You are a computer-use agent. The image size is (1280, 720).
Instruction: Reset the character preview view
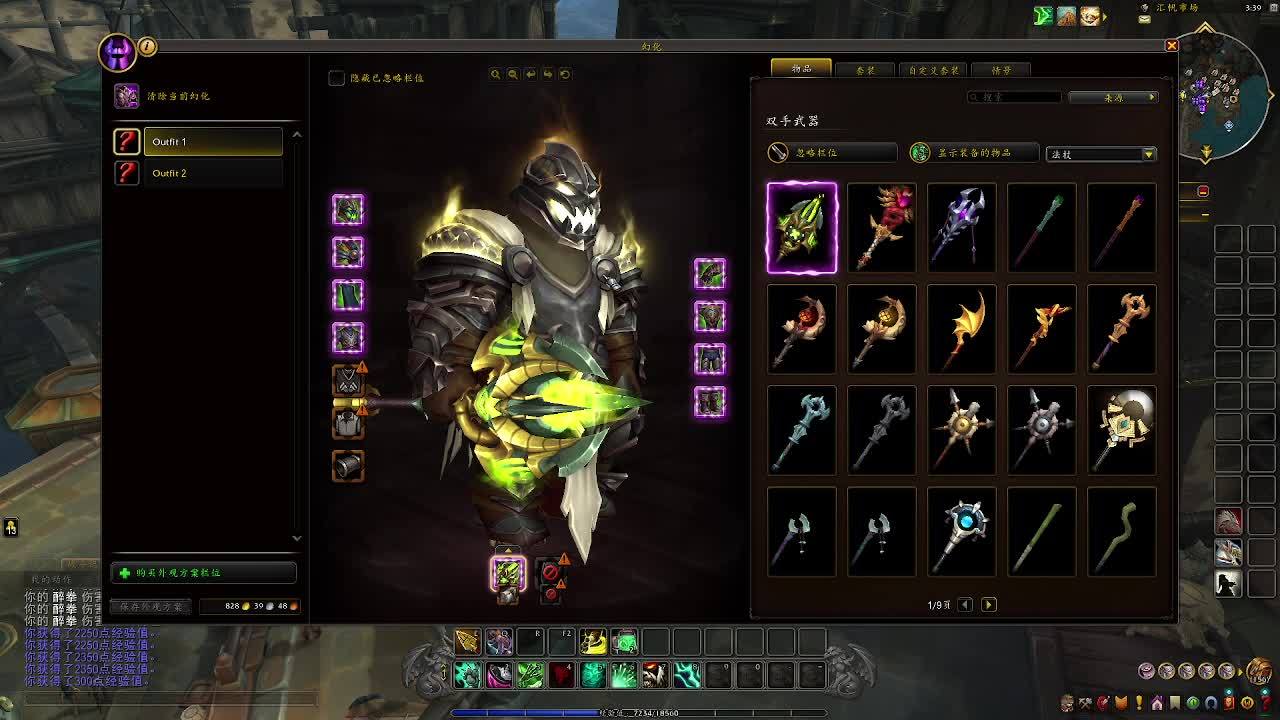(x=565, y=74)
